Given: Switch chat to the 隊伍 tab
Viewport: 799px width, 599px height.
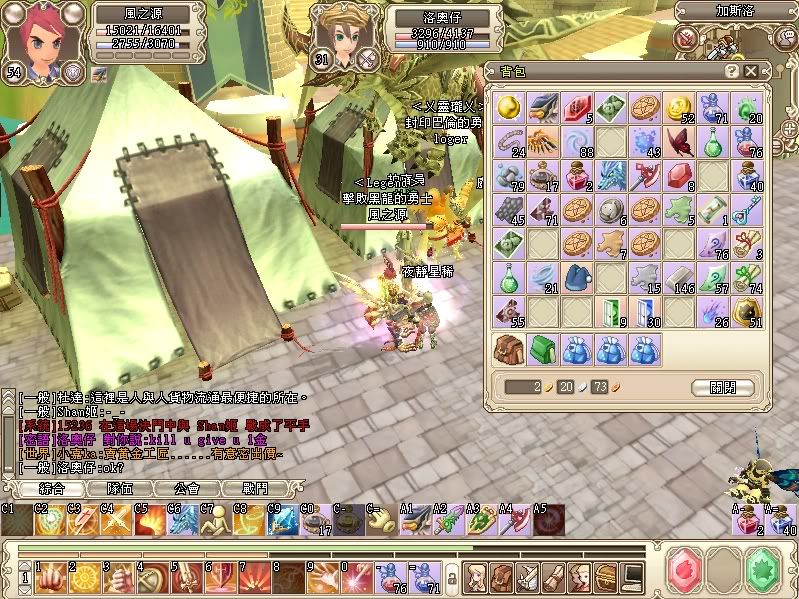Looking at the screenshot, I should 120,488.
